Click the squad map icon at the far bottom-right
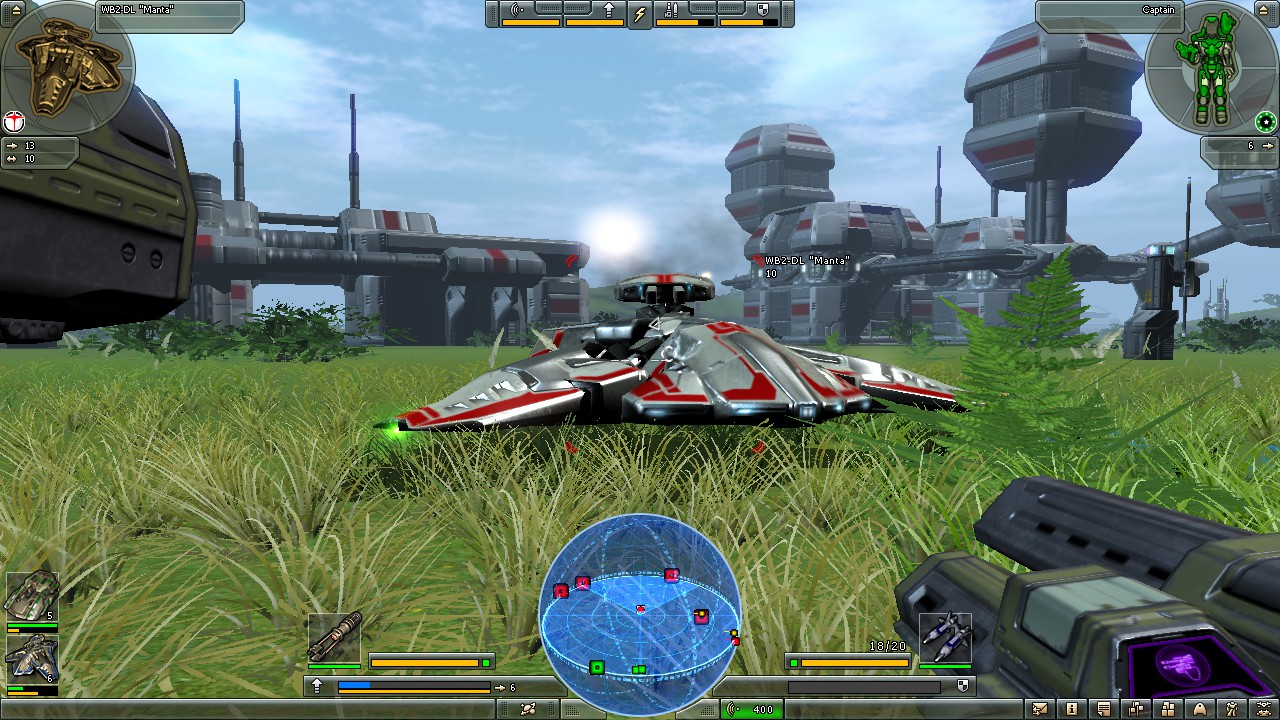 click(1264, 707)
